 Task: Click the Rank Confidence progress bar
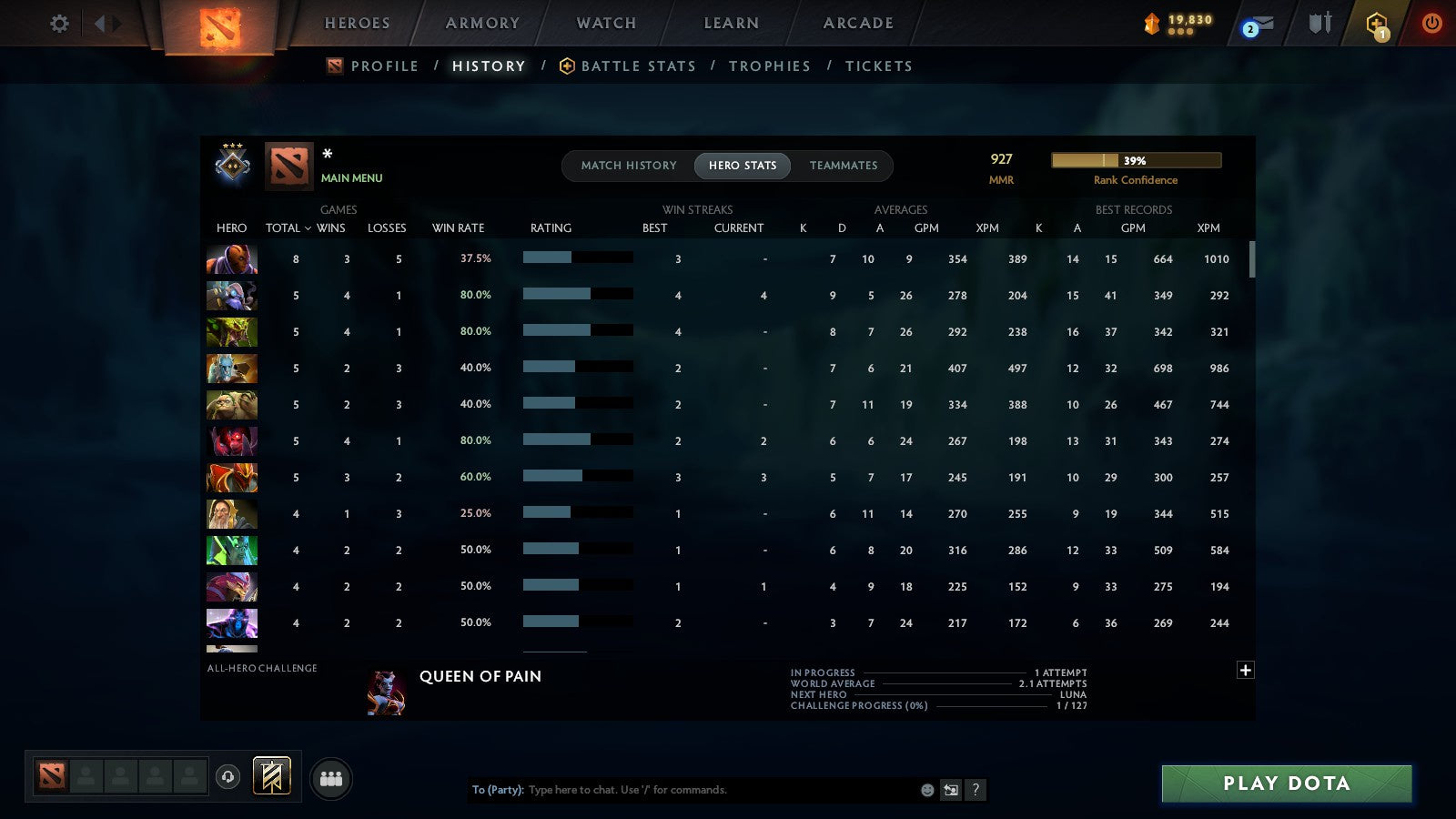coord(1137,159)
